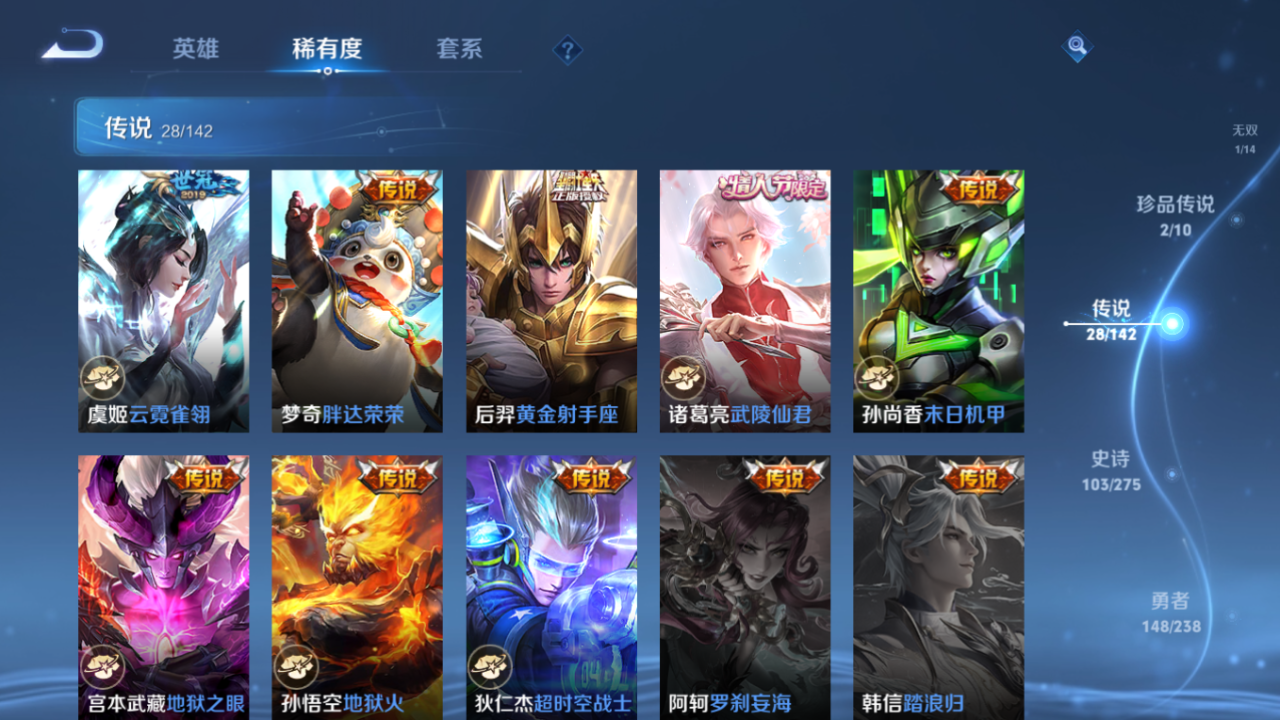Open skin search via the magnifier icon
This screenshot has height=720, width=1280.
[x=1077, y=47]
